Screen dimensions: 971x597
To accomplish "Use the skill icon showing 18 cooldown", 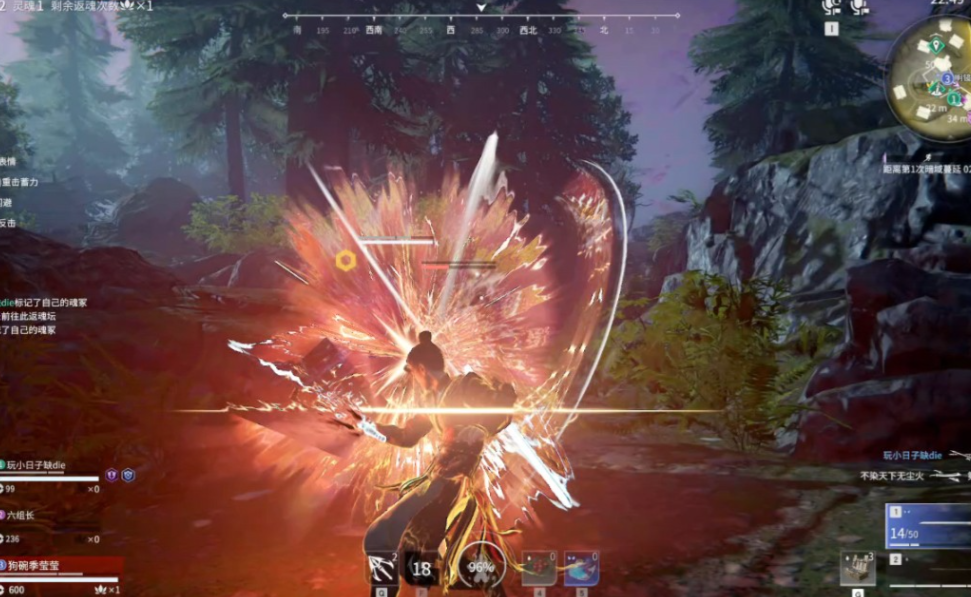I will (422, 568).
